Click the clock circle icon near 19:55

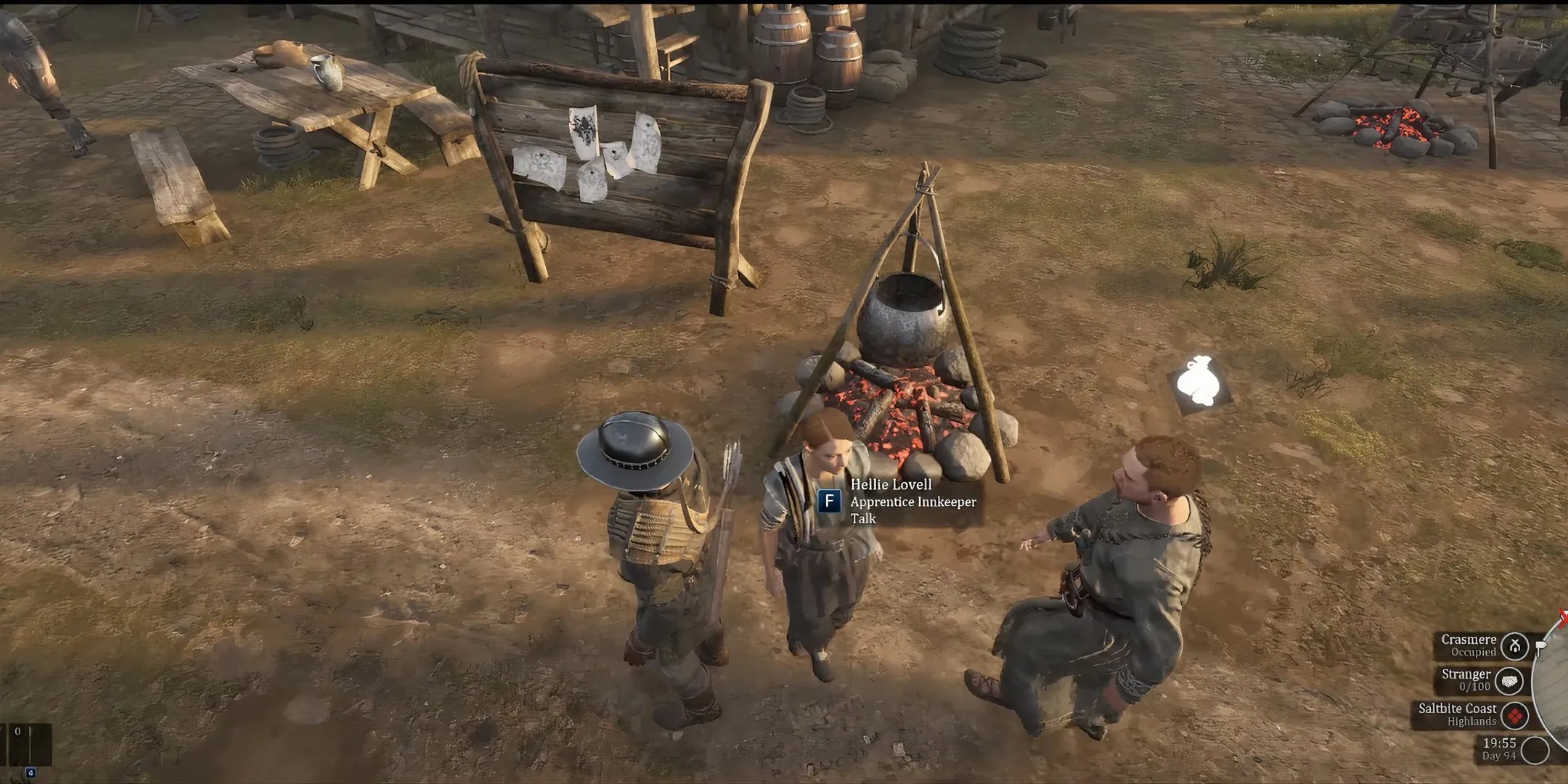tap(1532, 749)
